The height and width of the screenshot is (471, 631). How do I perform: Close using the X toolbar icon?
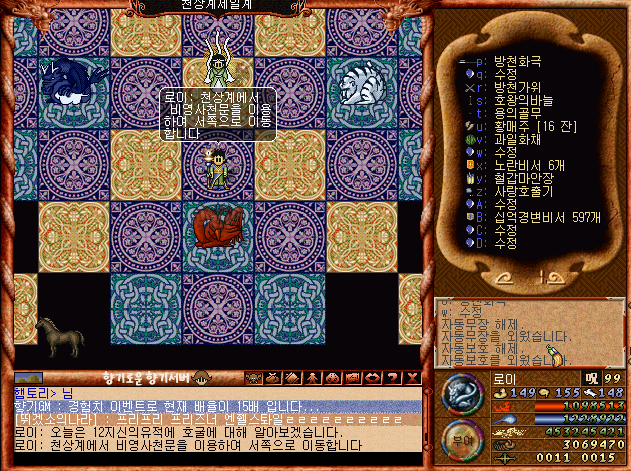pos(411,378)
